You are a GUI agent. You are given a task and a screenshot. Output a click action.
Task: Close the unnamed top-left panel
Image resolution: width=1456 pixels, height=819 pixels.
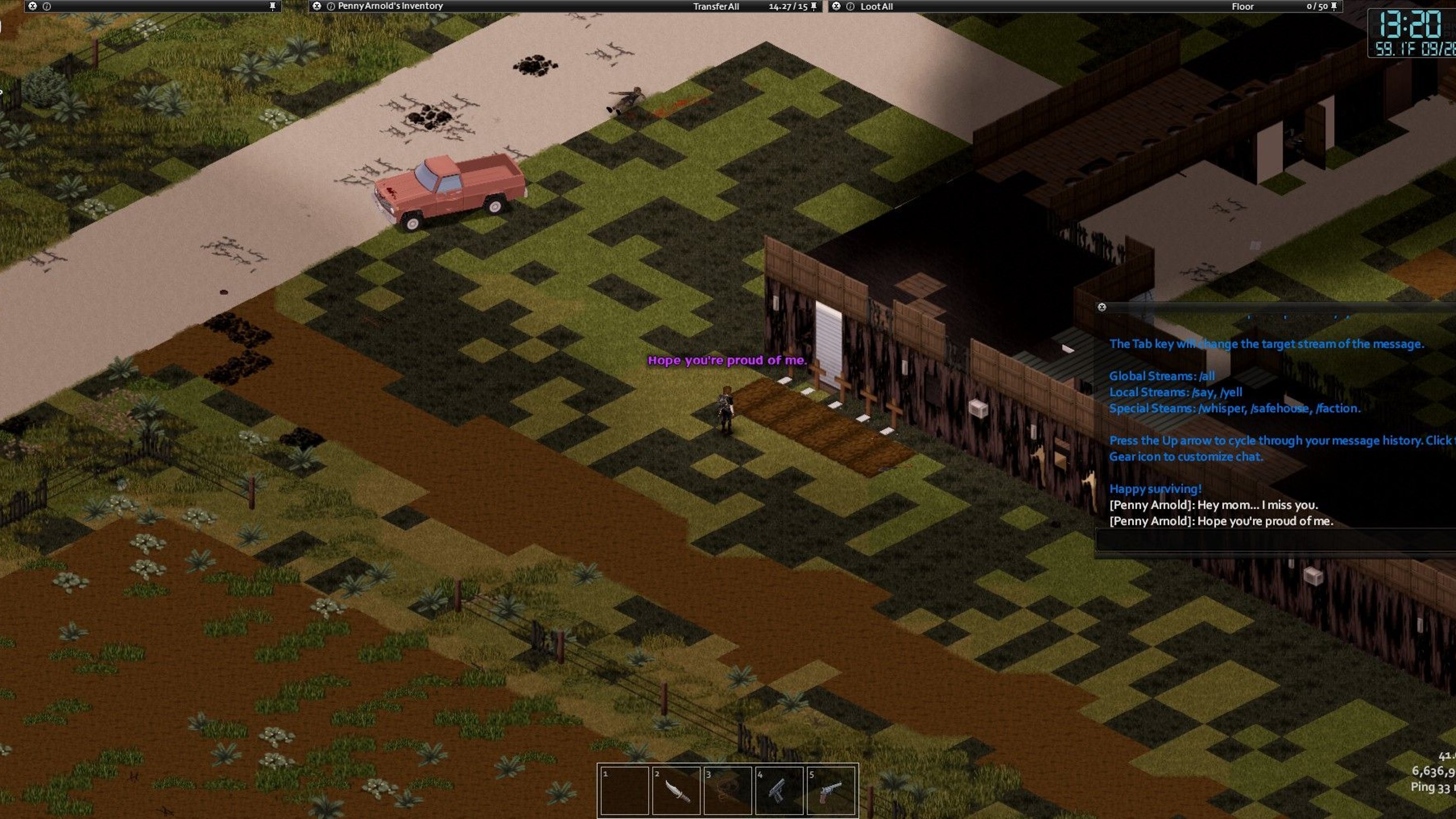point(33,6)
